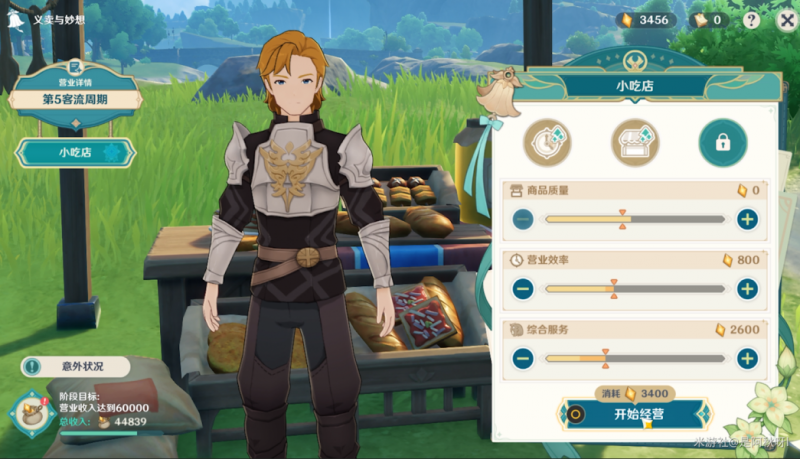The width and height of the screenshot is (800, 459).
Task: Click the 商品质量 slider track
Action: [x=634, y=220]
